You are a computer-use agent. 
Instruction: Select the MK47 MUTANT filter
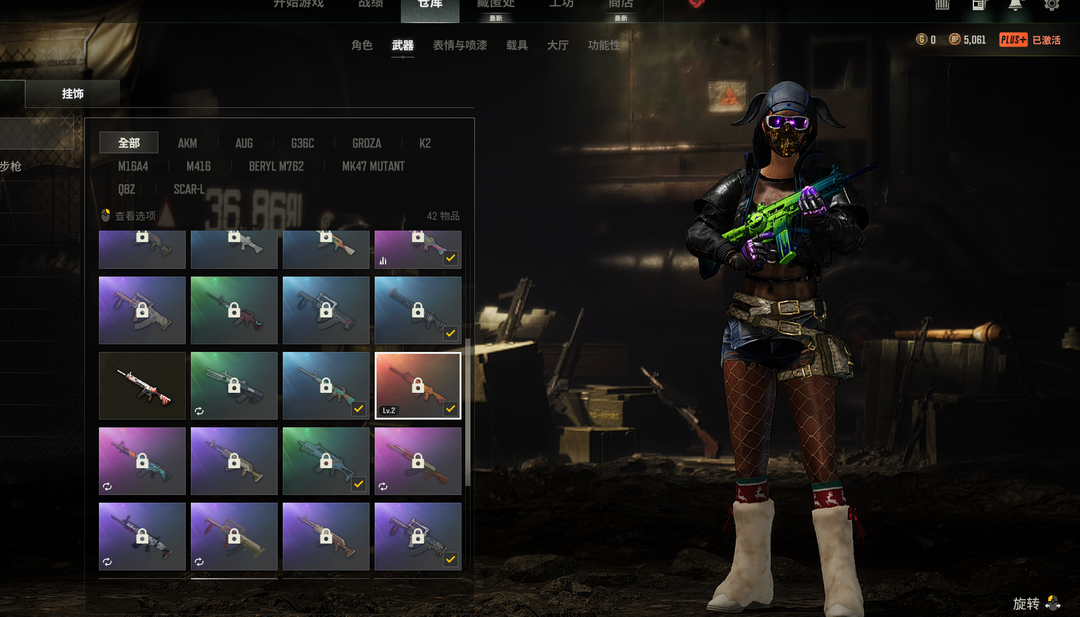[x=373, y=166]
